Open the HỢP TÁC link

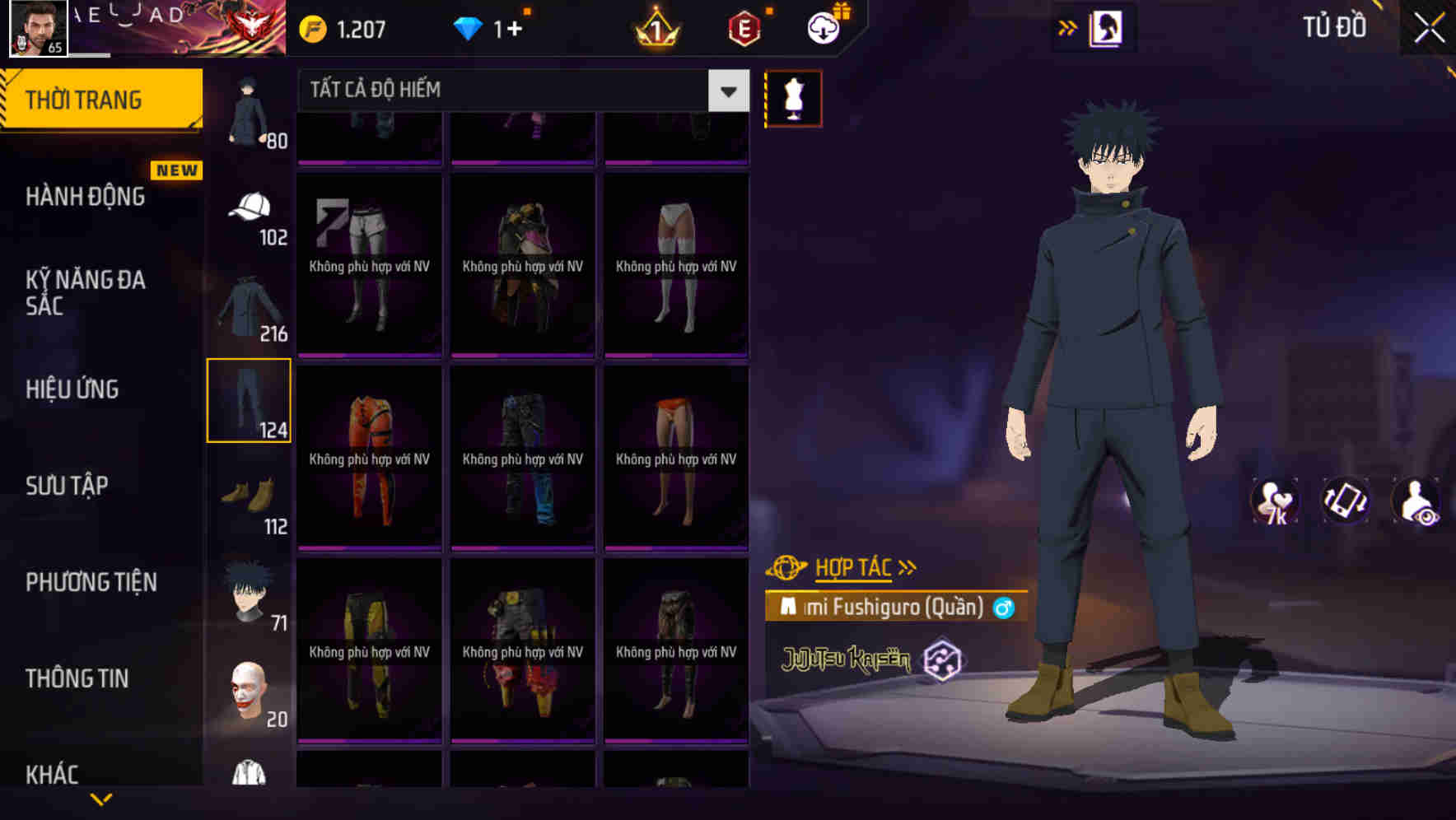pyautogui.click(x=853, y=566)
